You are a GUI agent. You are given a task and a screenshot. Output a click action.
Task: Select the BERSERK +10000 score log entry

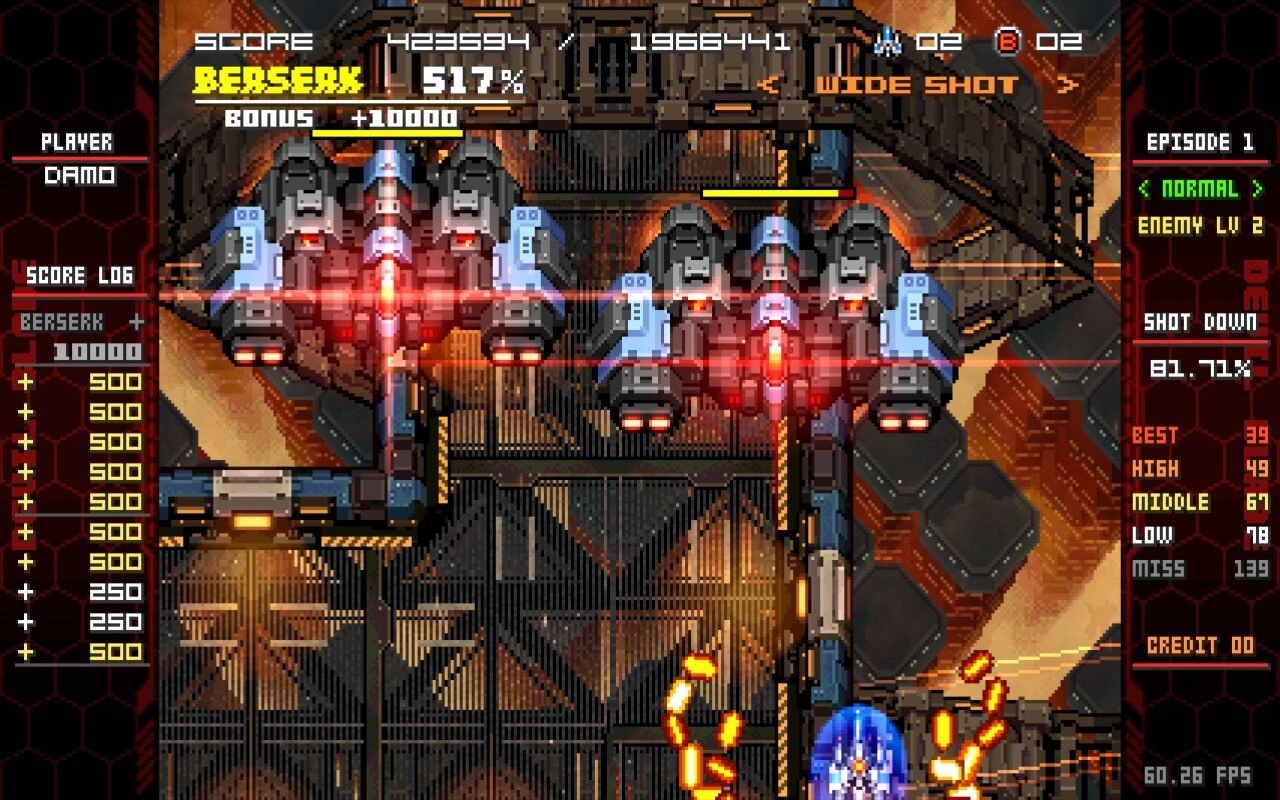click(x=80, y=337)
